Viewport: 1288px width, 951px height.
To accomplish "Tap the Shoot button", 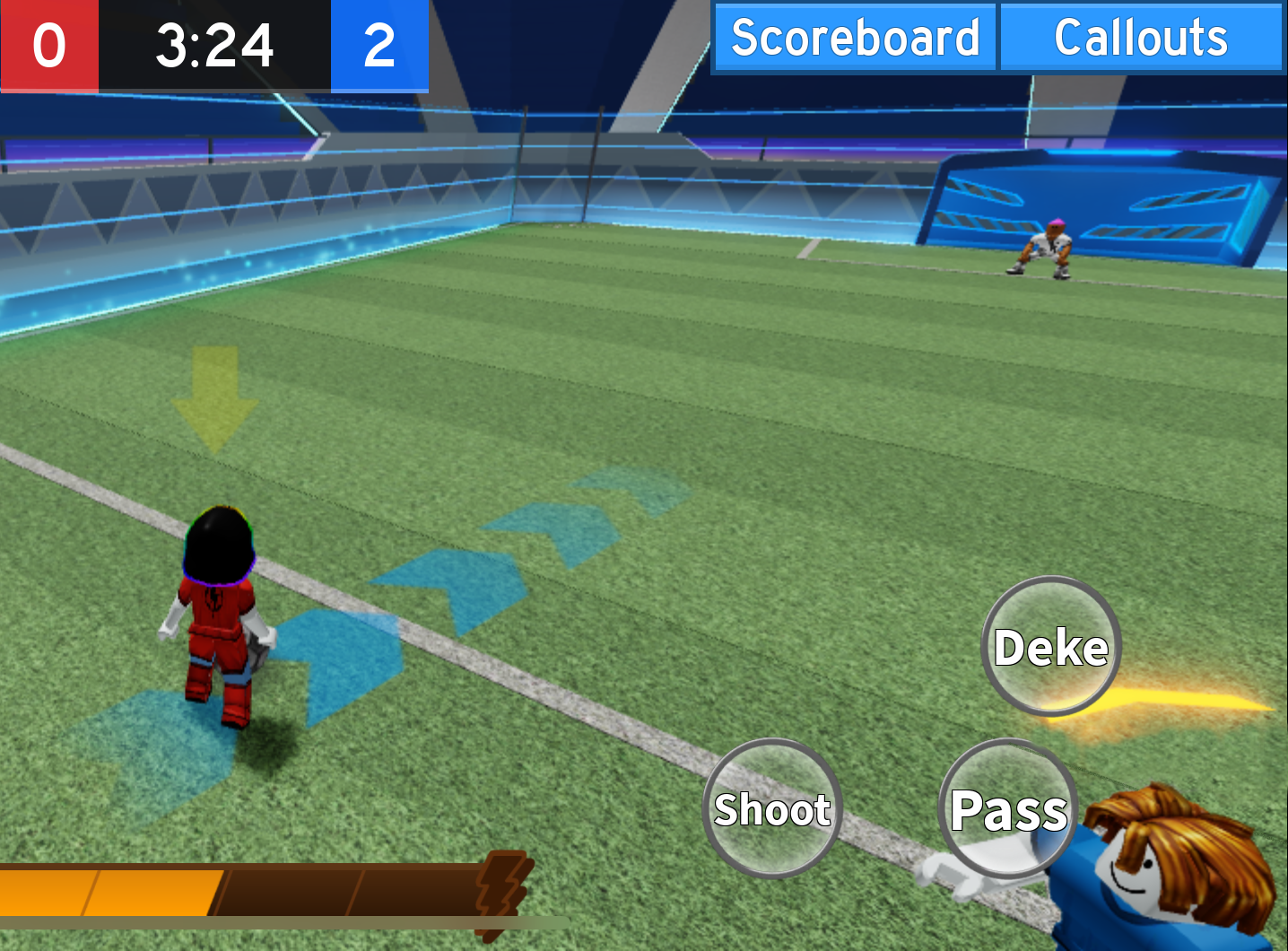I will 772,808.
